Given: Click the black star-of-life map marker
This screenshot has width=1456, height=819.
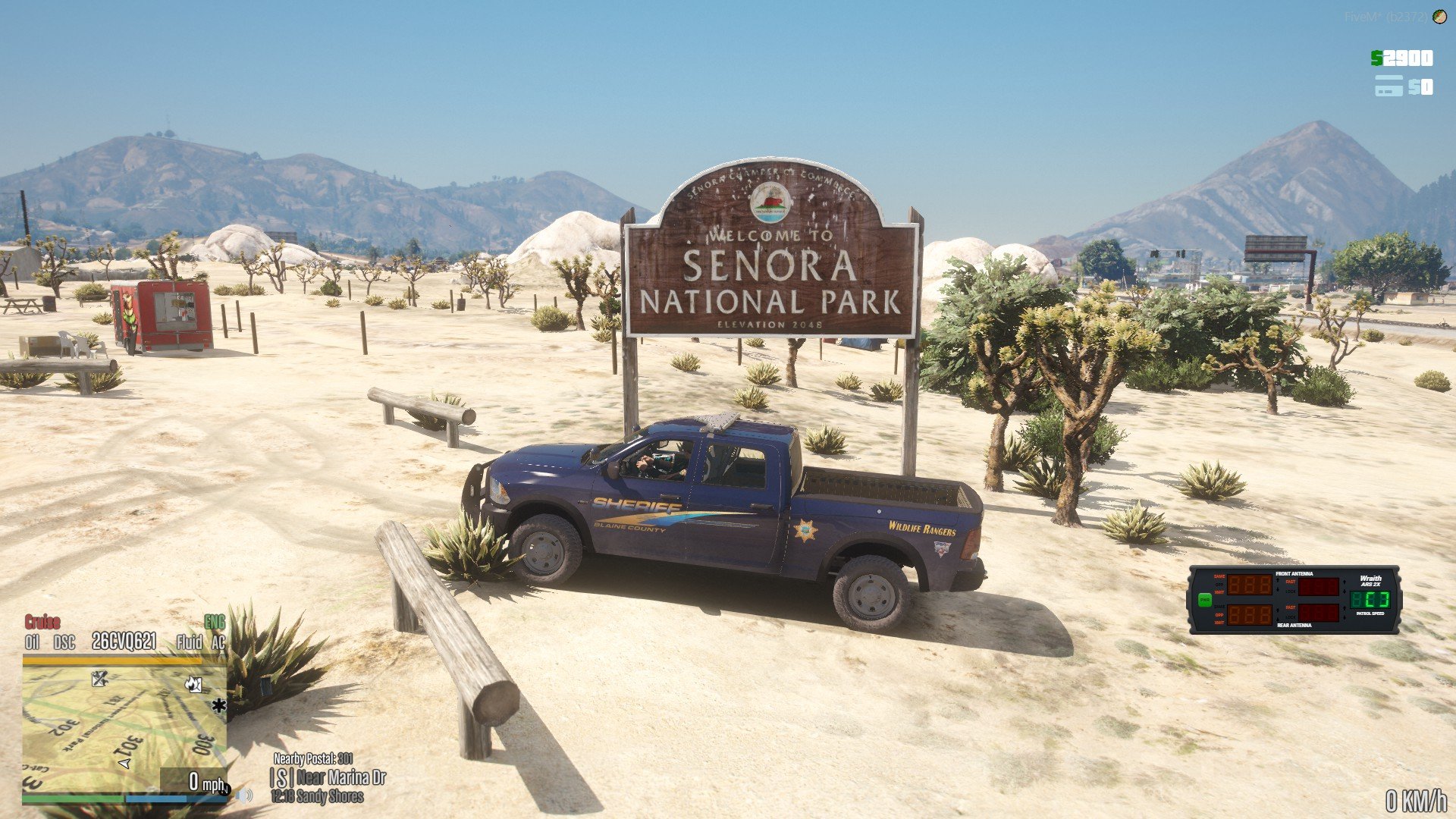Looking at the screenshot, I should coord(219,706).
